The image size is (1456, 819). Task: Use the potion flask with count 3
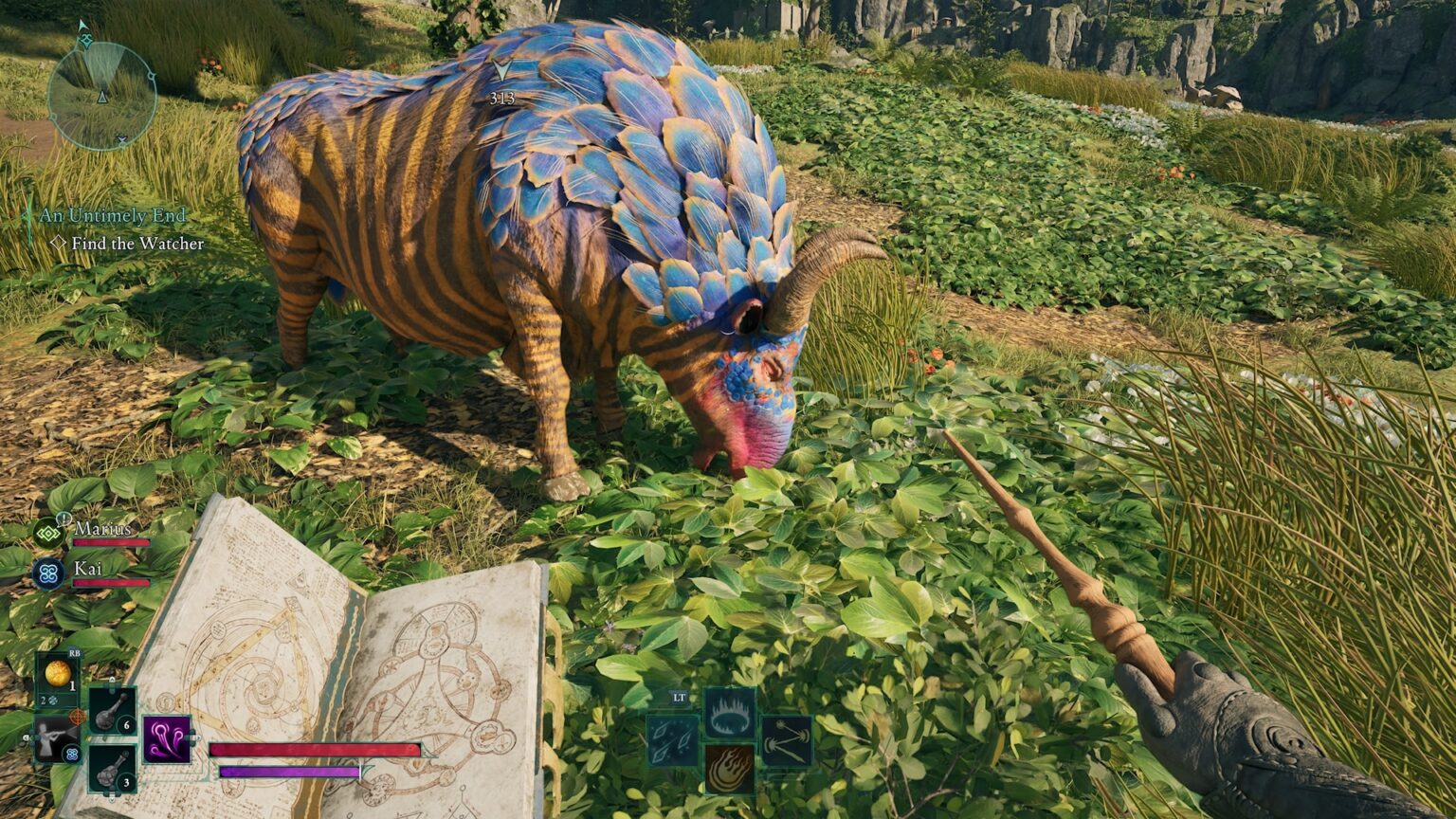pyautogui.click(x=113, y=768)
